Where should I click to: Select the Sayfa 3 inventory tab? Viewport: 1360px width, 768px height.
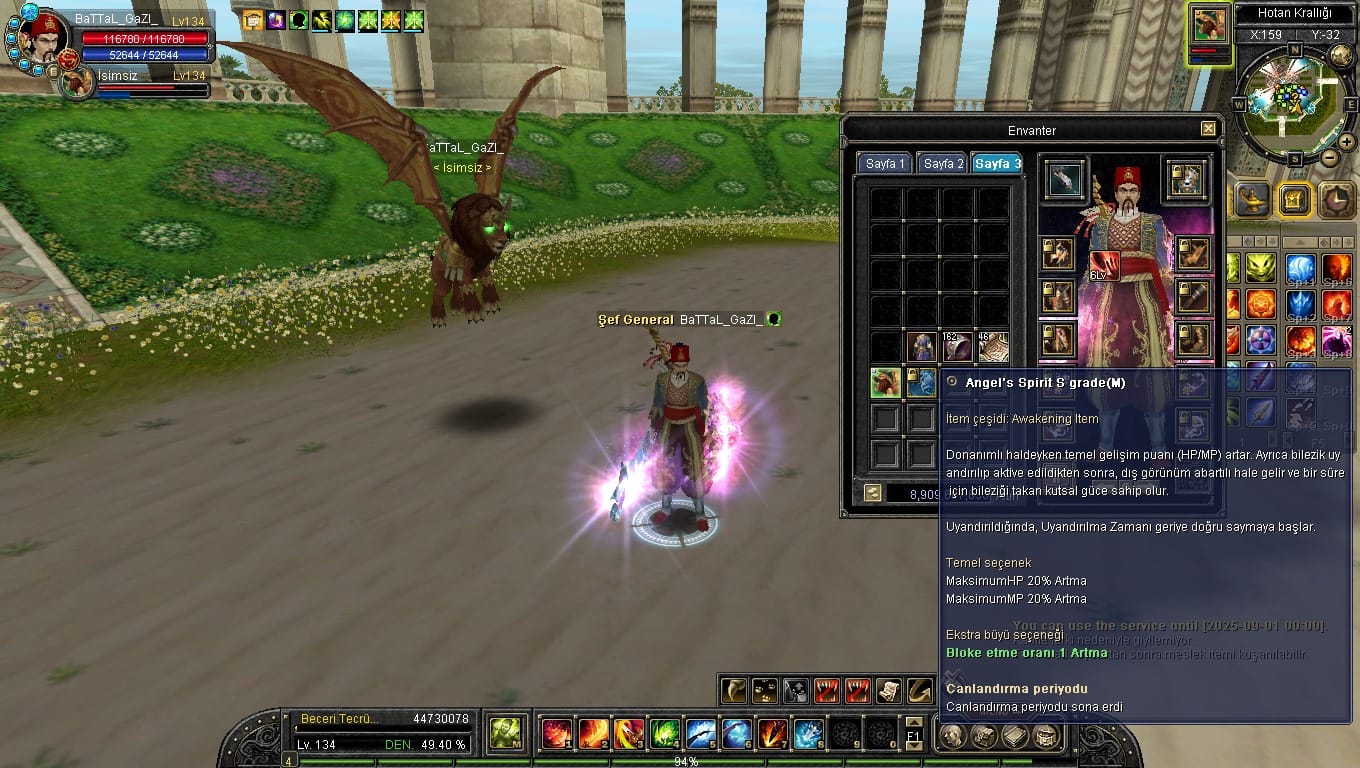coord(997,163)
